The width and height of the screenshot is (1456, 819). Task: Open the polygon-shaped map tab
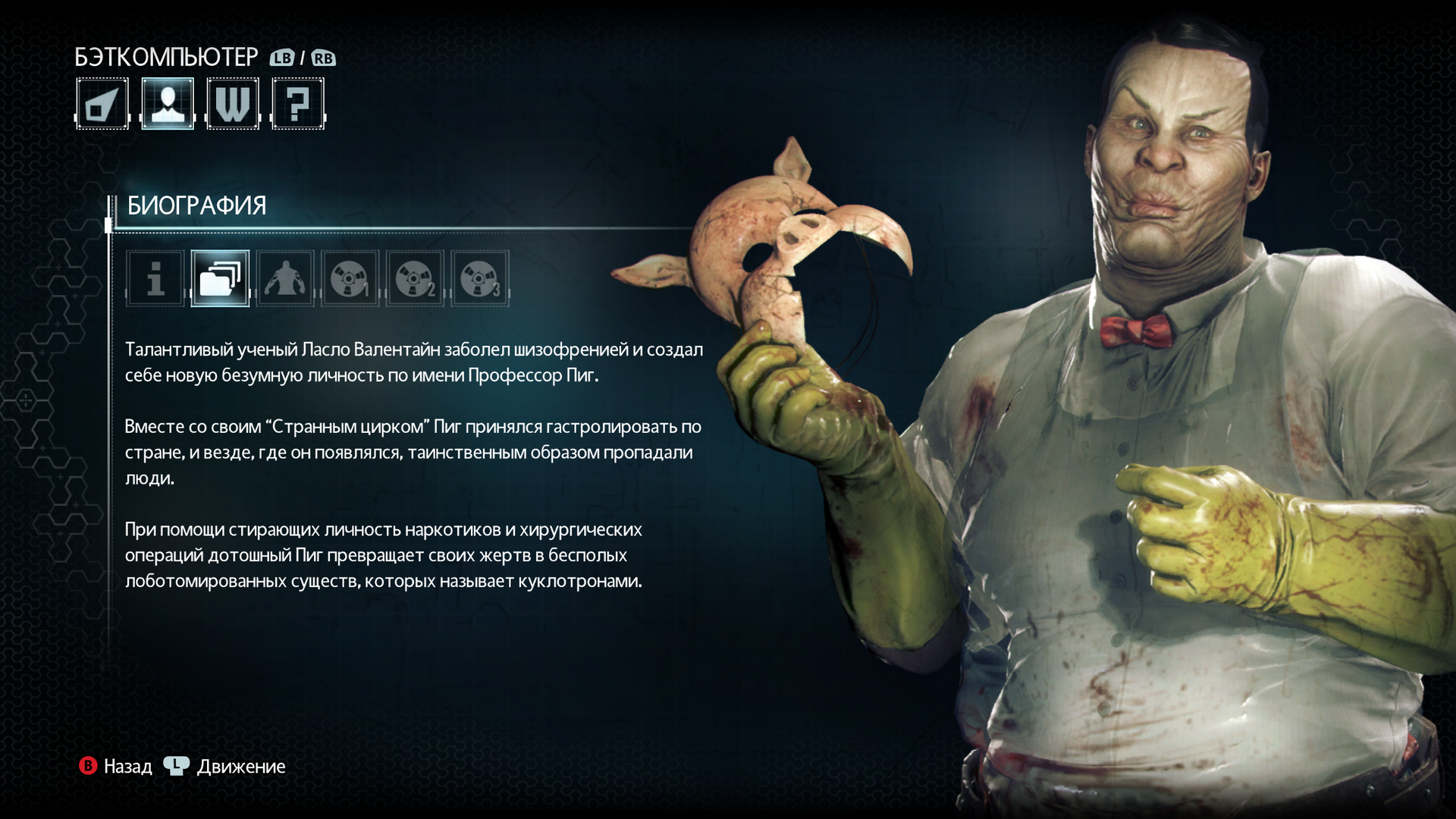pyautogui.click(x=102, y=104)
